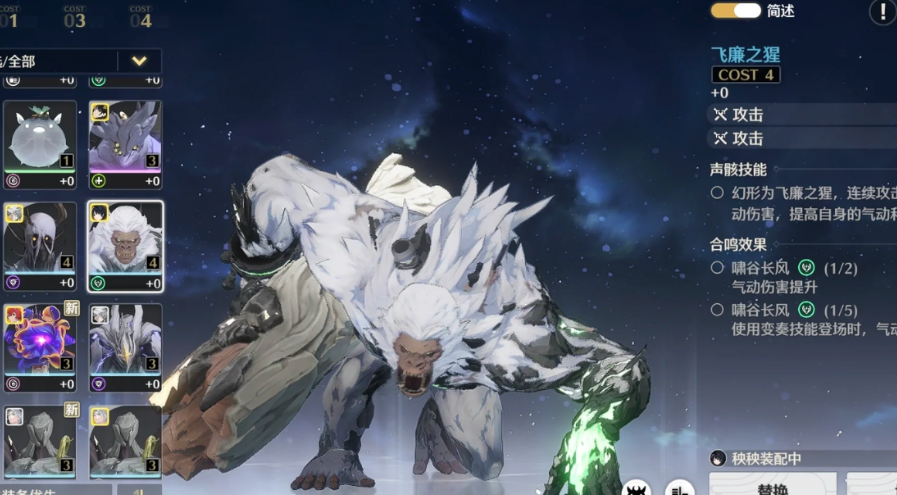897x495 pixels.
Task: Select the COST 3 slot header
Action: [75, 16]
